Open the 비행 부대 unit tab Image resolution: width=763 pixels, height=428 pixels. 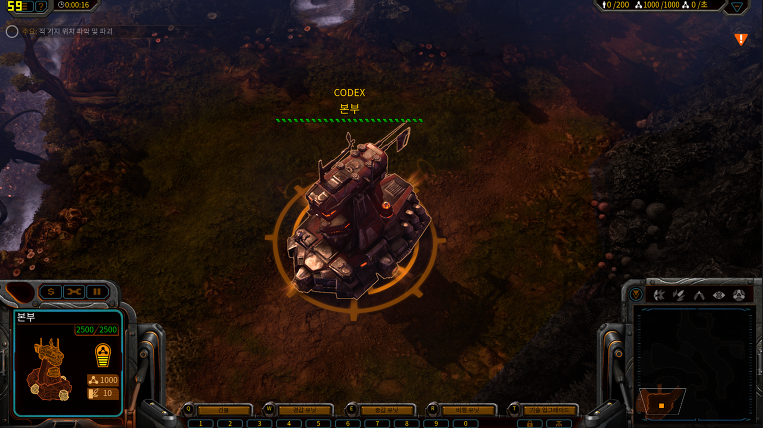(x=468, y=410)
